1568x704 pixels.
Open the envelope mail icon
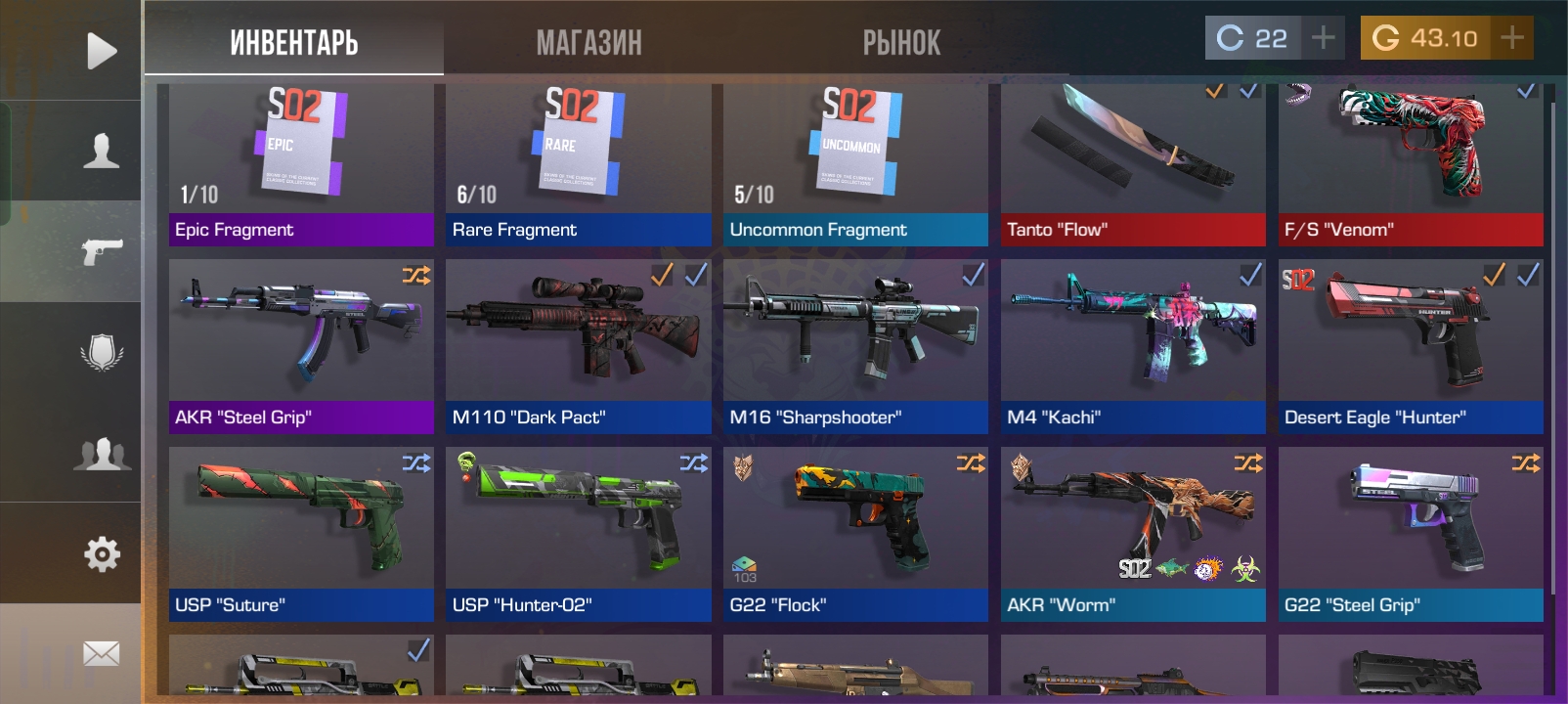point(101,653)
